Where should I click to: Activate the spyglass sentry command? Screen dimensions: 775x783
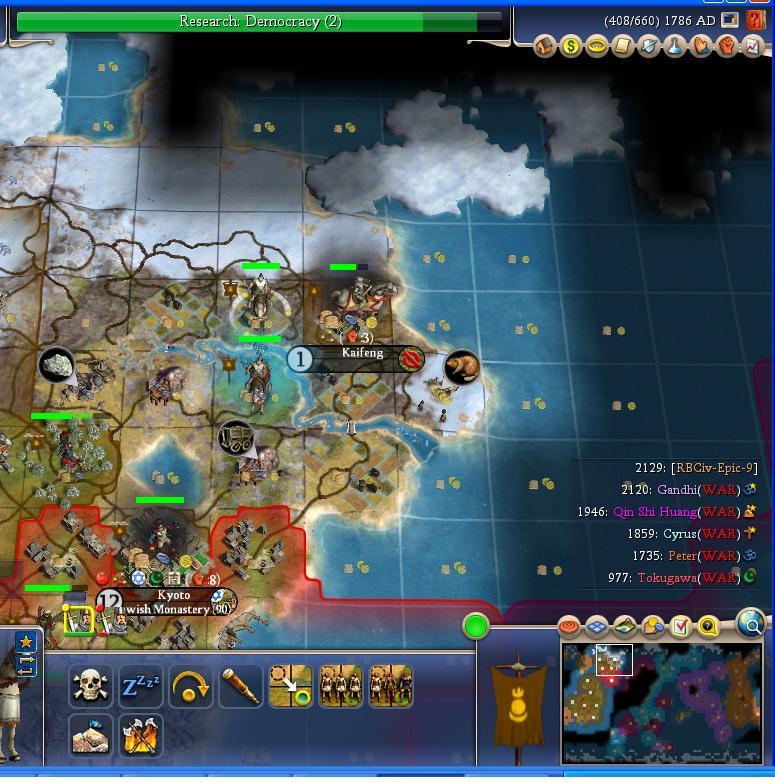[240, 687]
